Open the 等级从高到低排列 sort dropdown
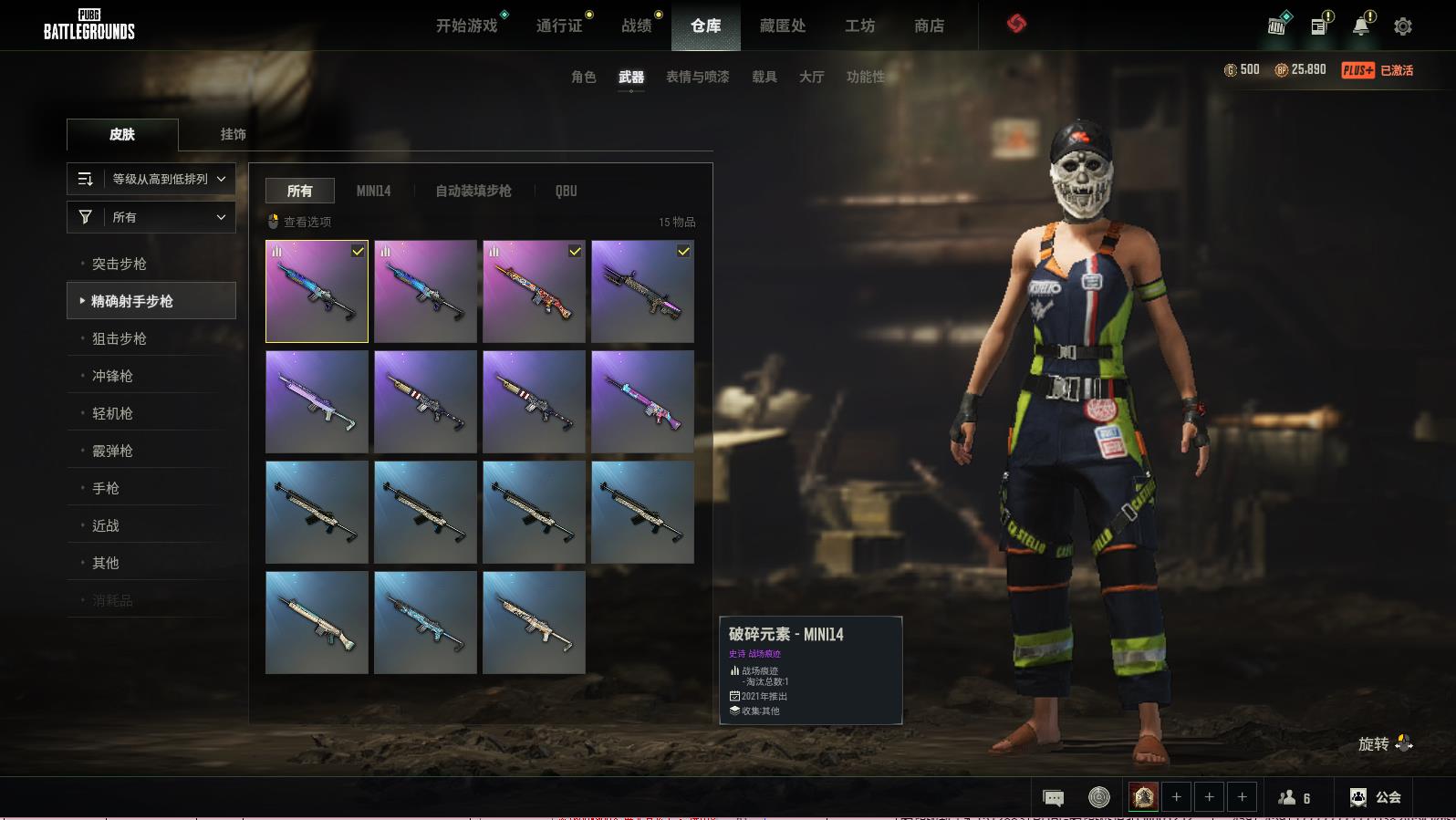The width and height of the screenshot is (1456, 820). [x=151, y=179]
